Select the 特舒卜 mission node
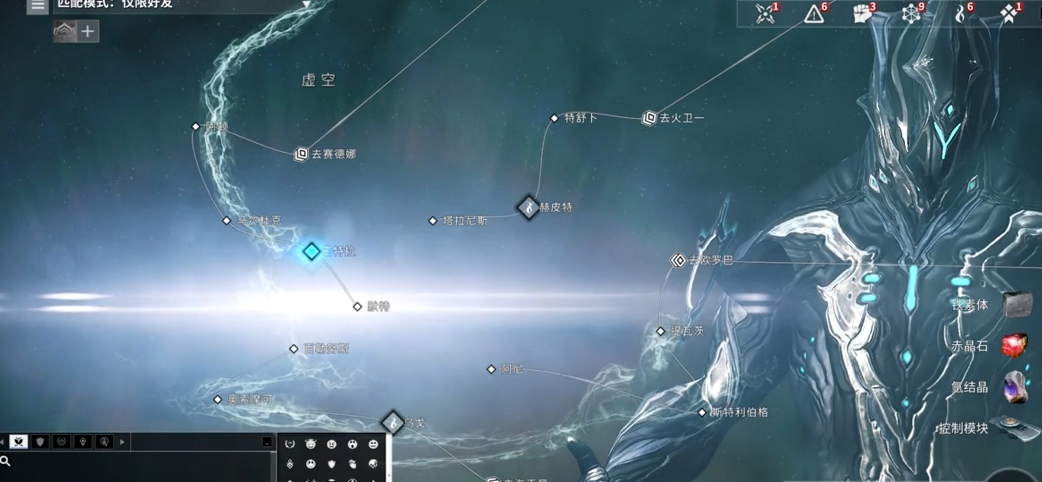 click(x=555, y=118)
